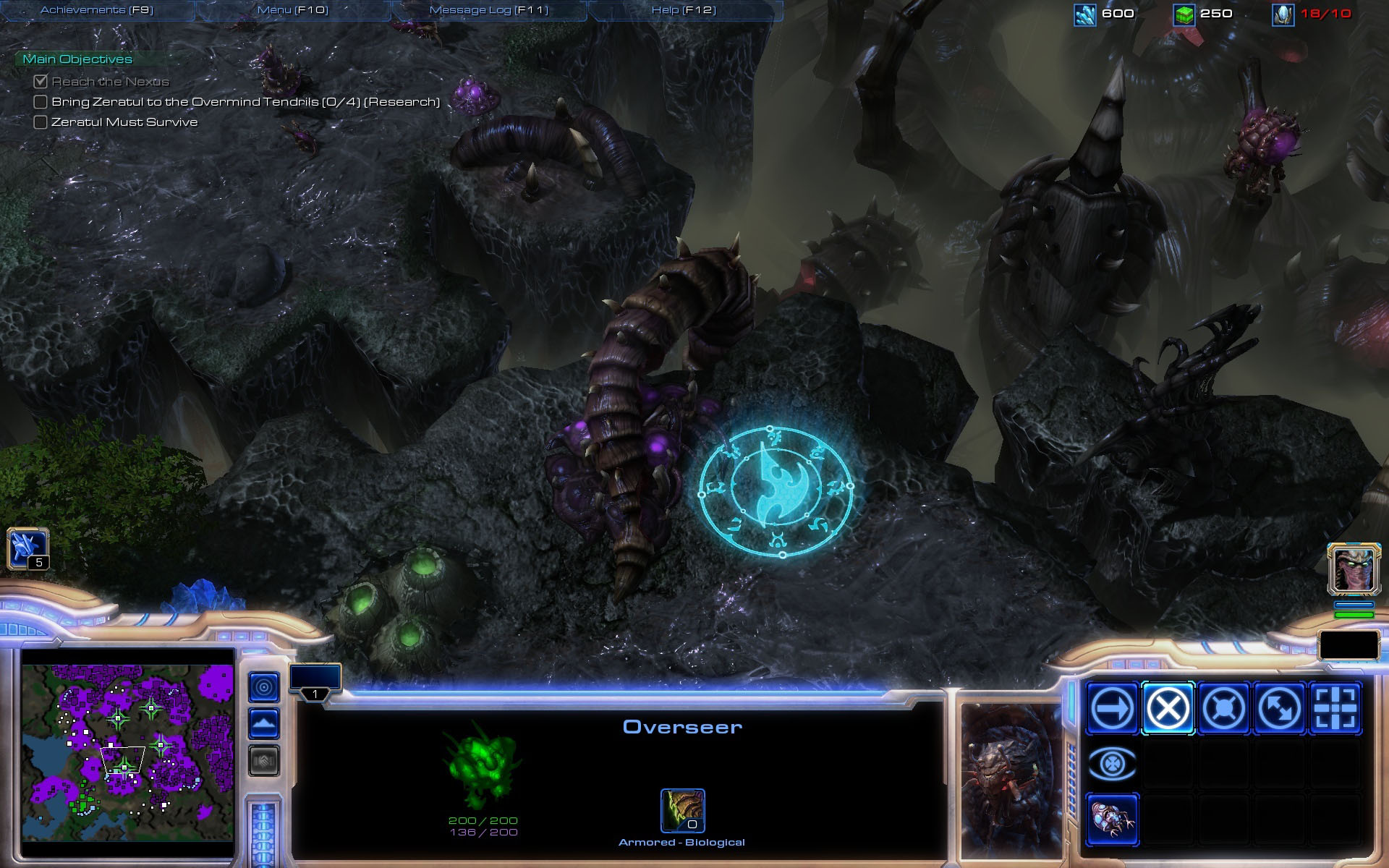Activate the minimap ping button
This screenshot has width=1389, height=868.
(x=264, y=686)
